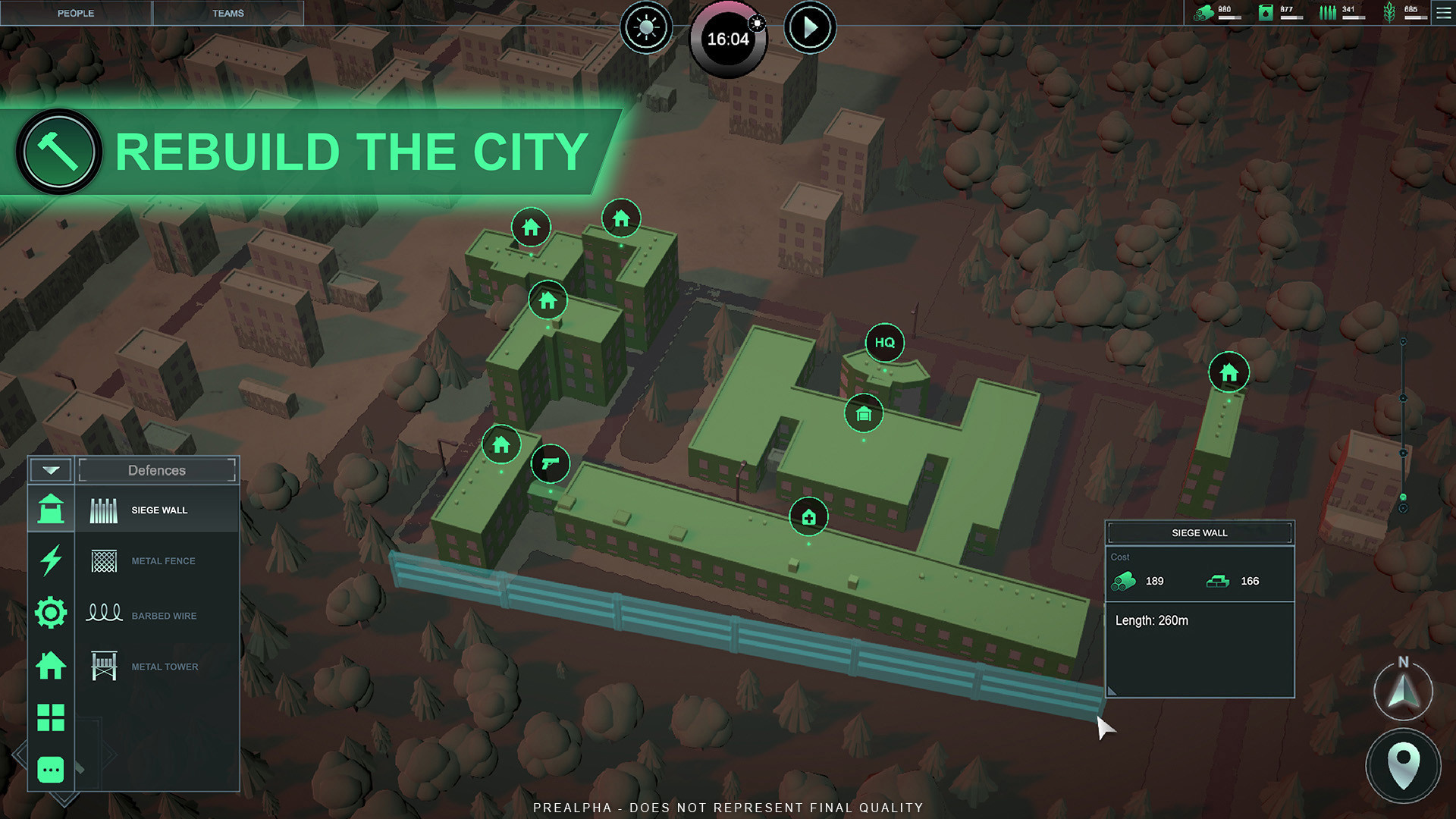Screen dimensions: 1456x819
Task: Click the map pin location button
Action: coord(1403,764)
